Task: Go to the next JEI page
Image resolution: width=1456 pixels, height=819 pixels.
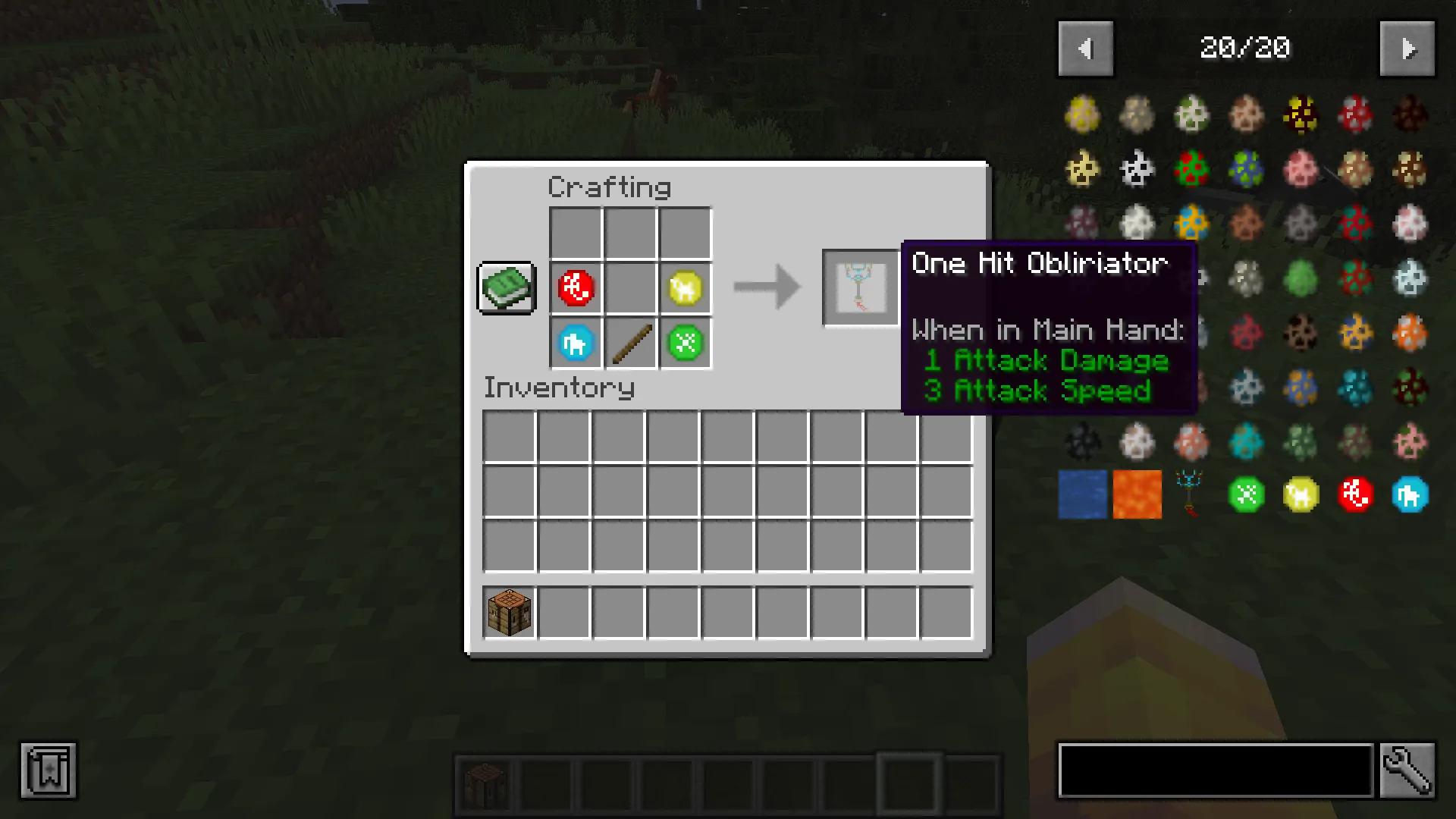Action: click(x=1407, y=48)
